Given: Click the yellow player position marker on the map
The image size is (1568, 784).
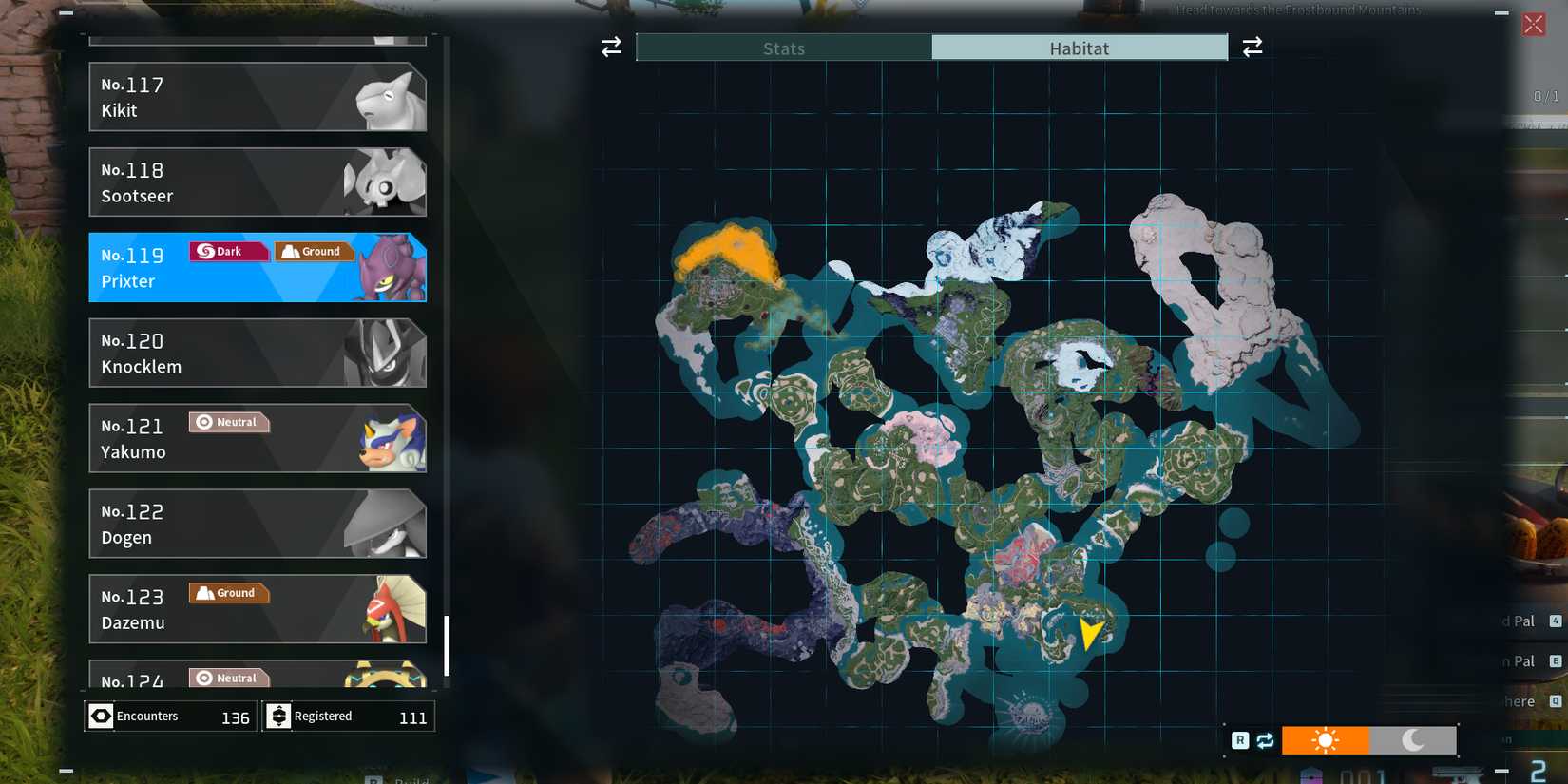Looking at the screenshot, I should [x=1091, y=635].
